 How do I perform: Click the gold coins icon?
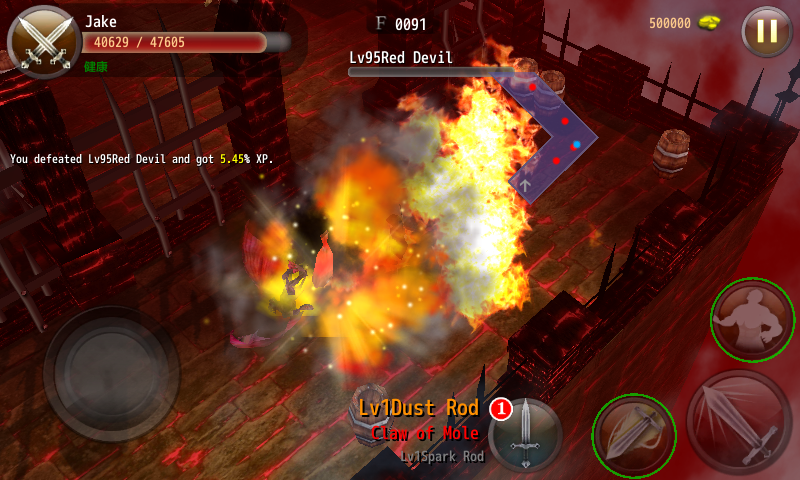tap(710, 22)
